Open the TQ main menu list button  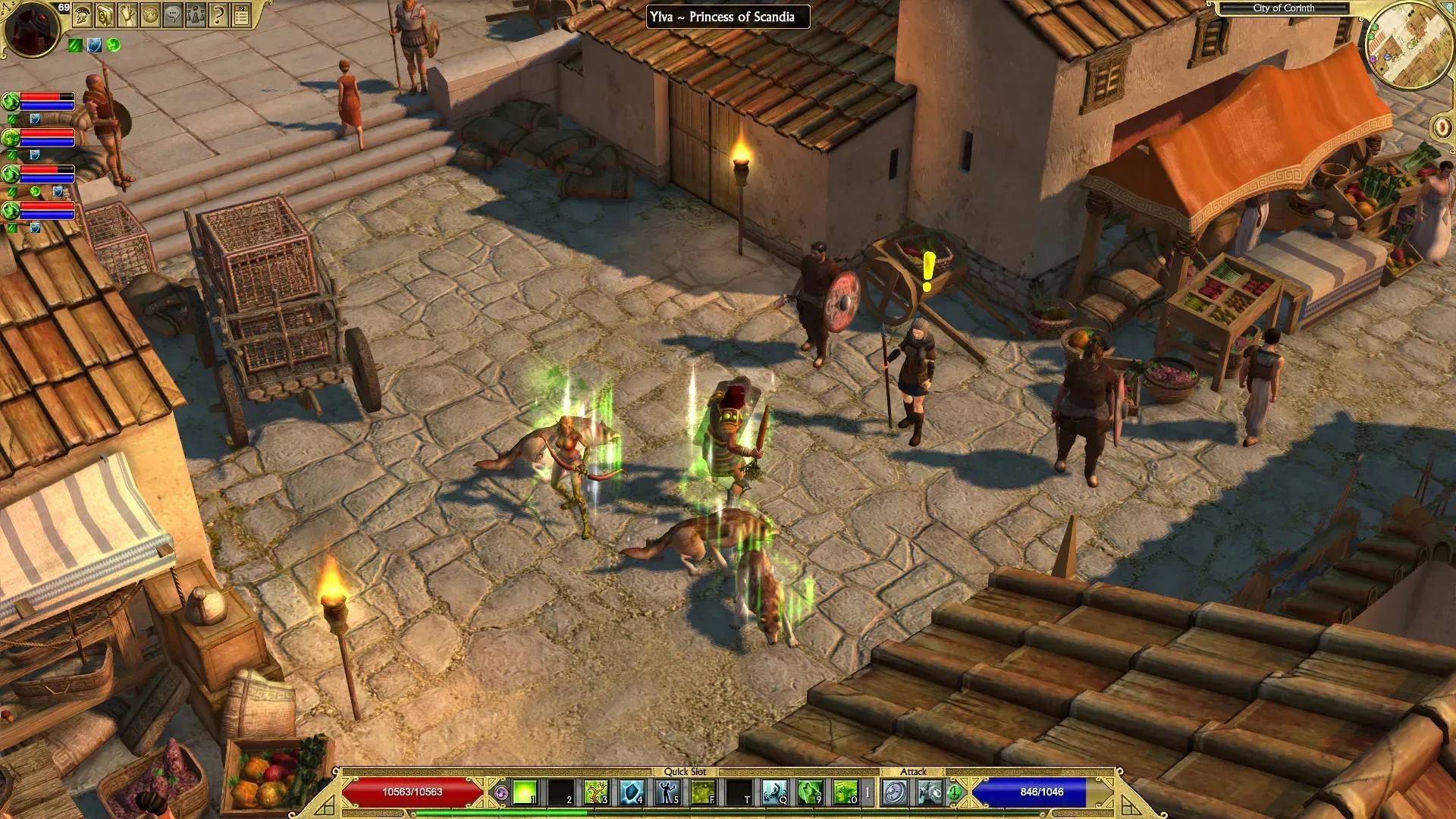point(241,14)
